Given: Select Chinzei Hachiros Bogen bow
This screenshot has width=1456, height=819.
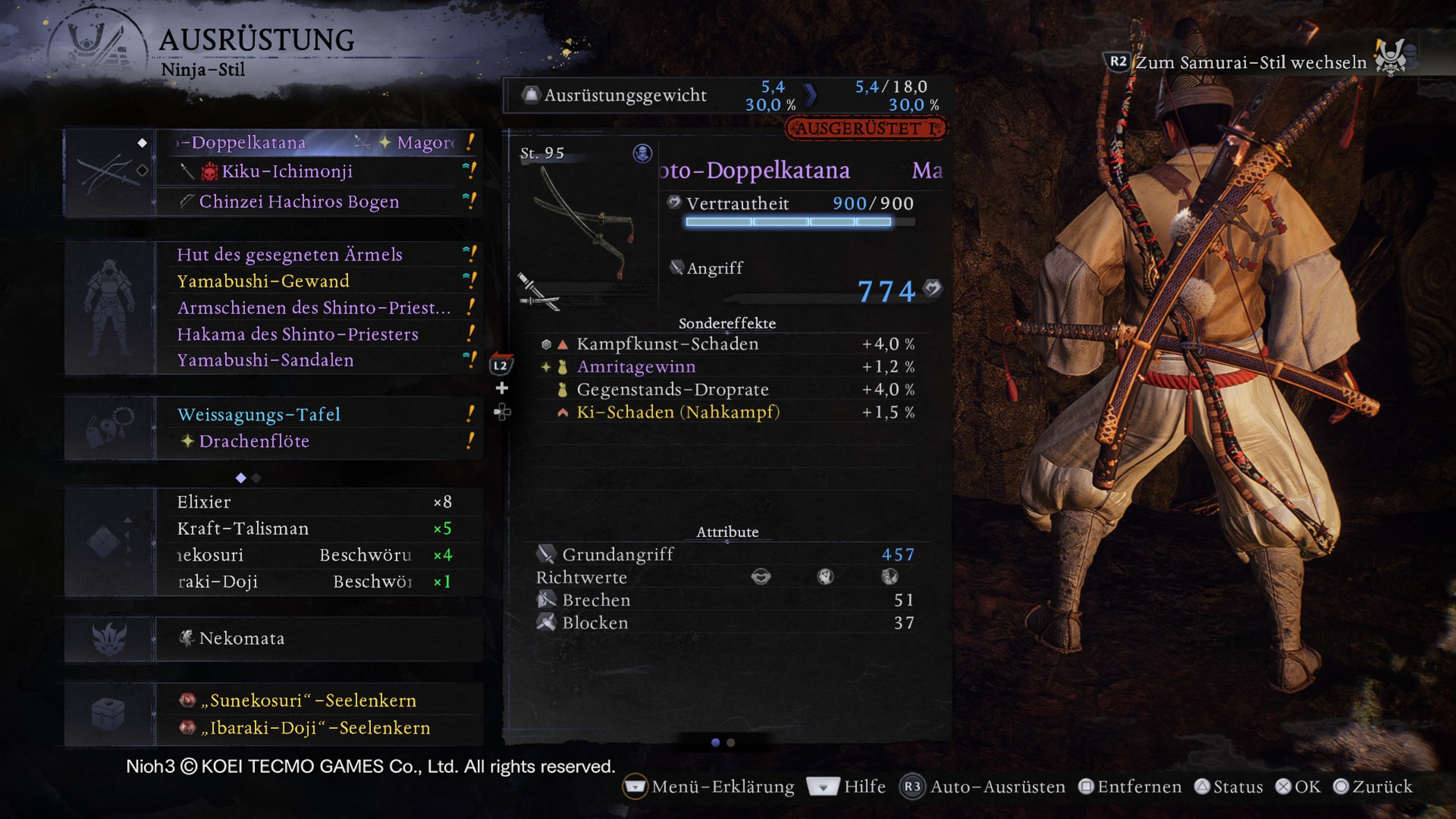Looking at the screenshot, I should coord(318,201).
